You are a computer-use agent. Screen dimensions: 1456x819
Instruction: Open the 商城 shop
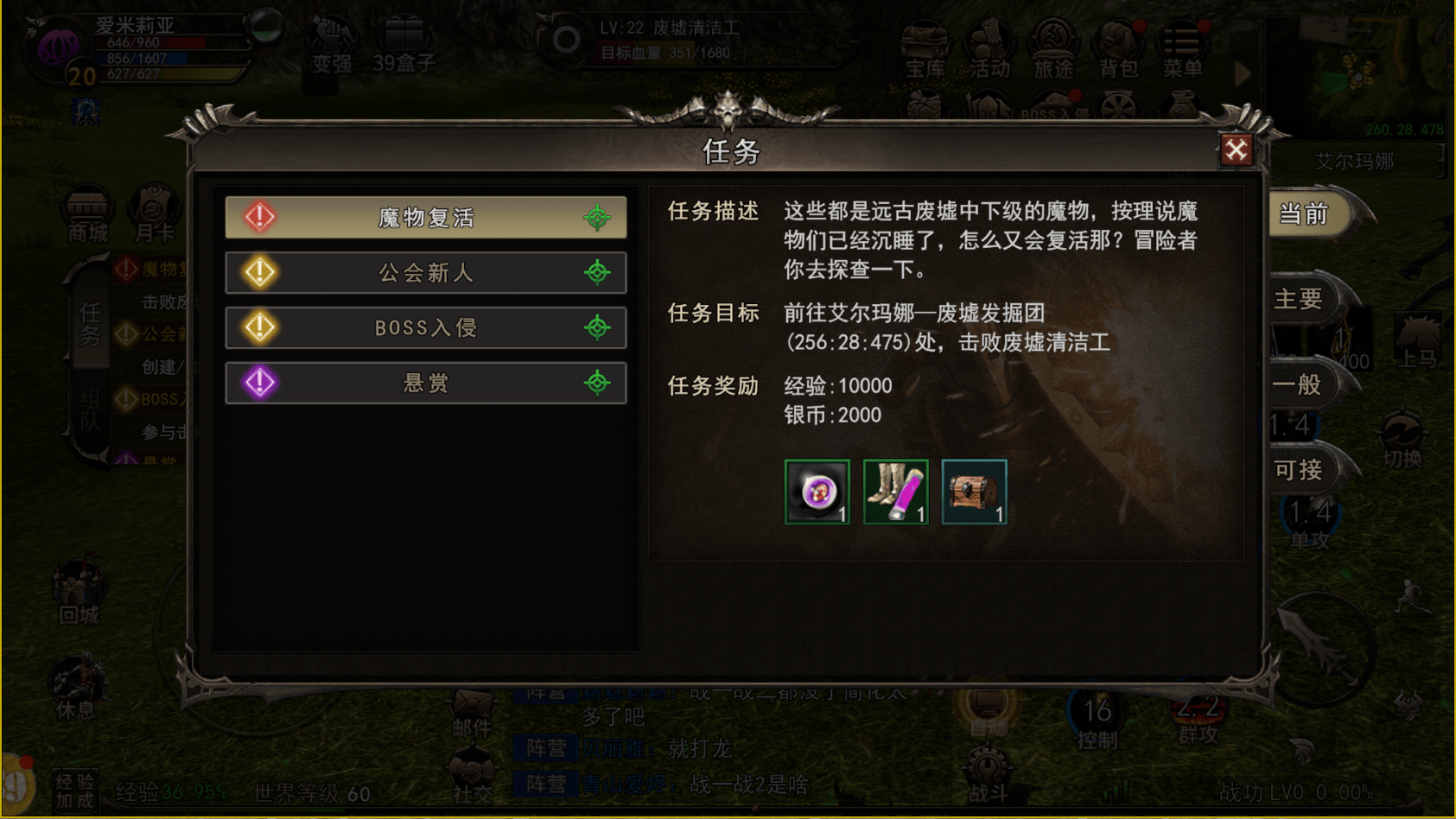(88, 216)
